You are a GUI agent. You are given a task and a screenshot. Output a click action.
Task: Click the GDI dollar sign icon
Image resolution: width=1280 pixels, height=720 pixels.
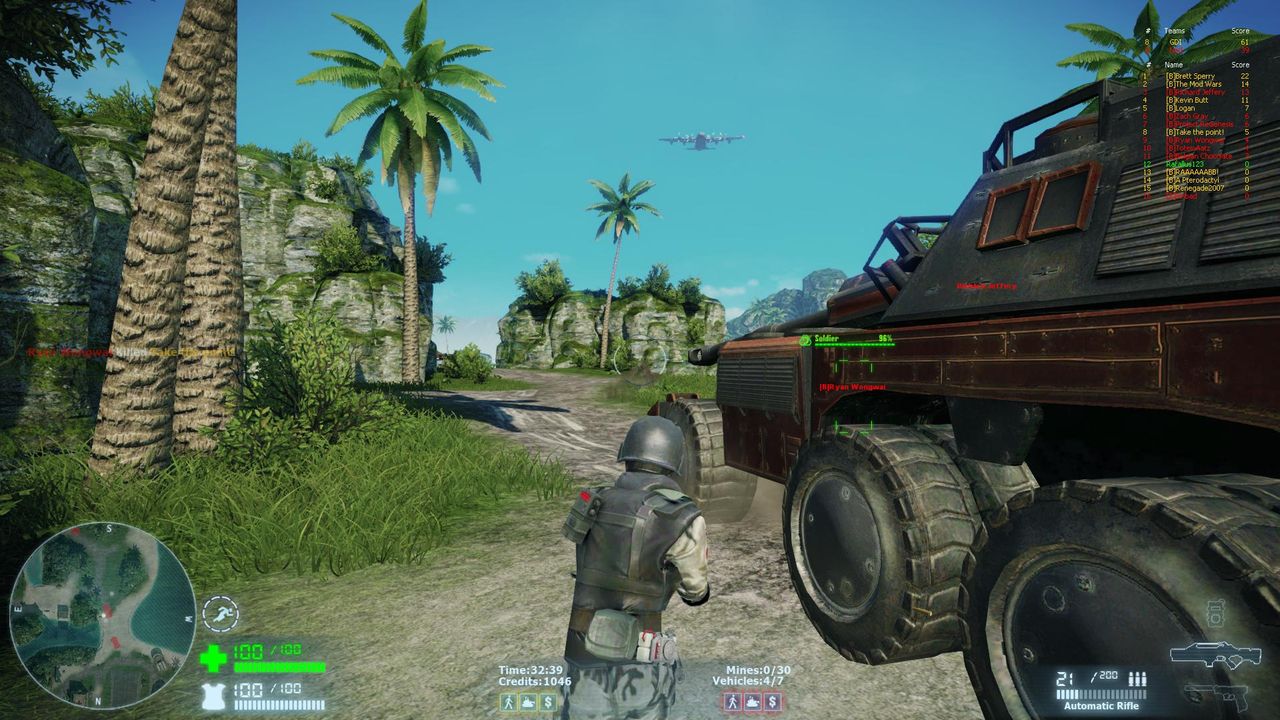(x=547, y=702)
